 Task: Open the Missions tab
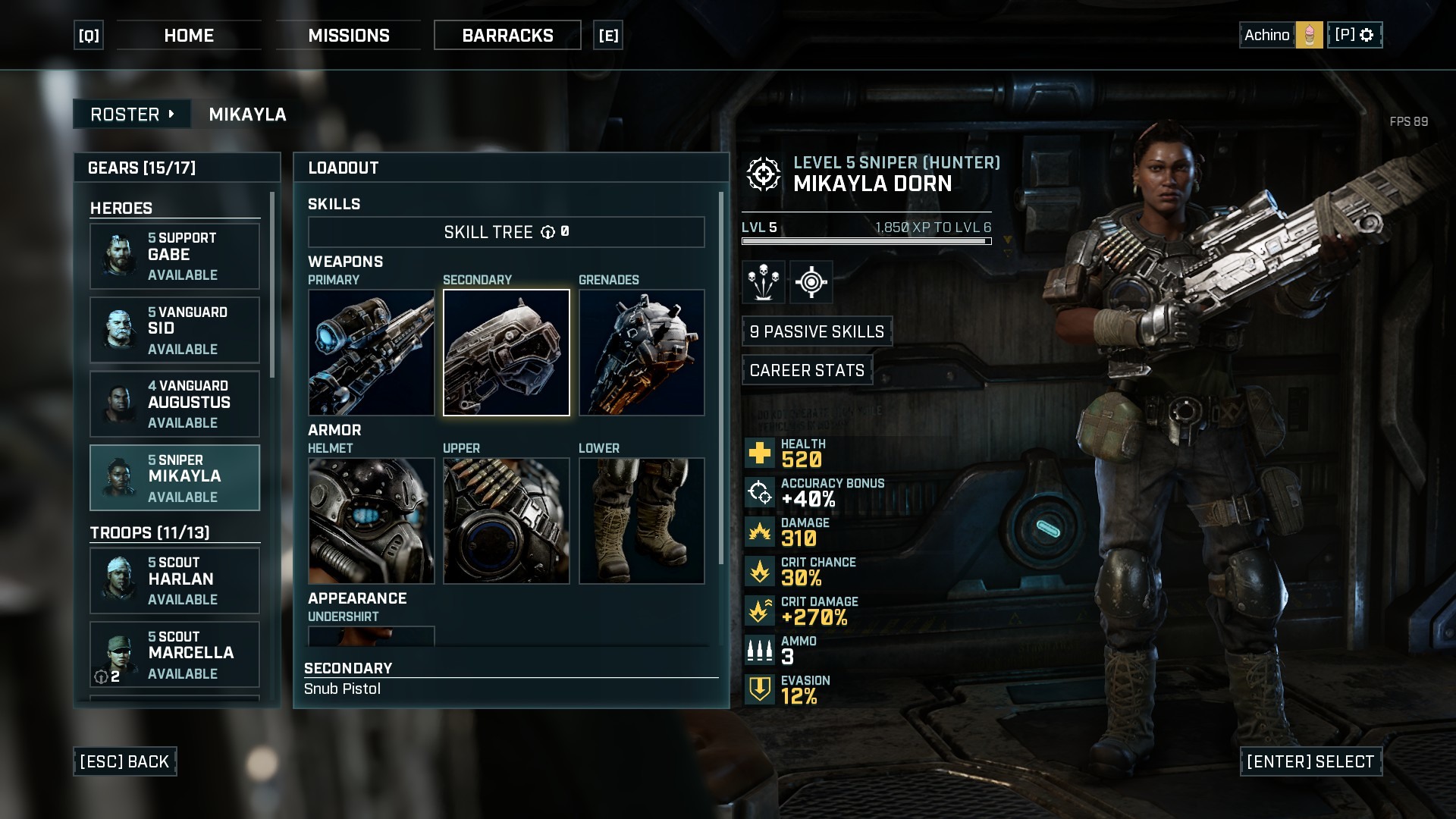tap(349, 36)
